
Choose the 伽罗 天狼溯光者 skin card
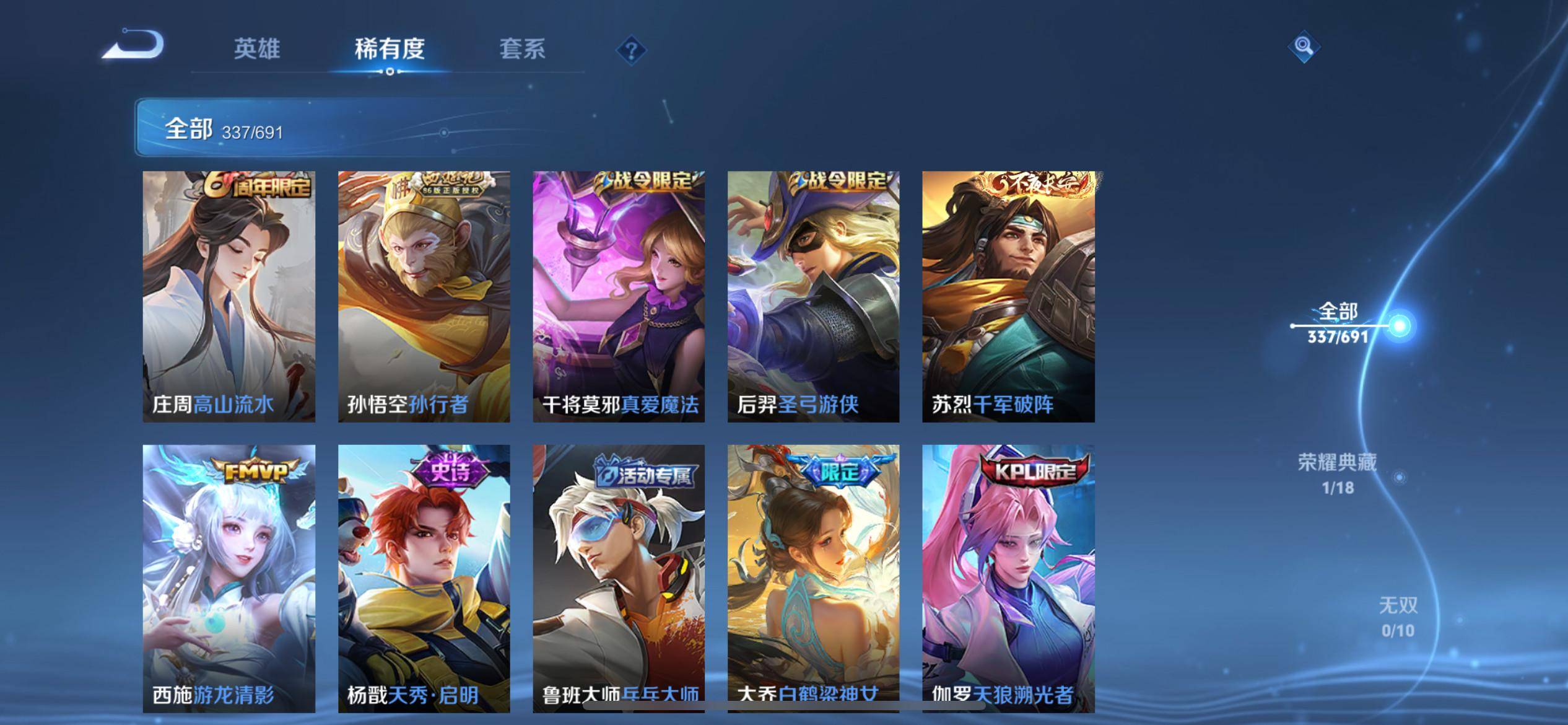pyautogui.click(x=1008, y=578)
